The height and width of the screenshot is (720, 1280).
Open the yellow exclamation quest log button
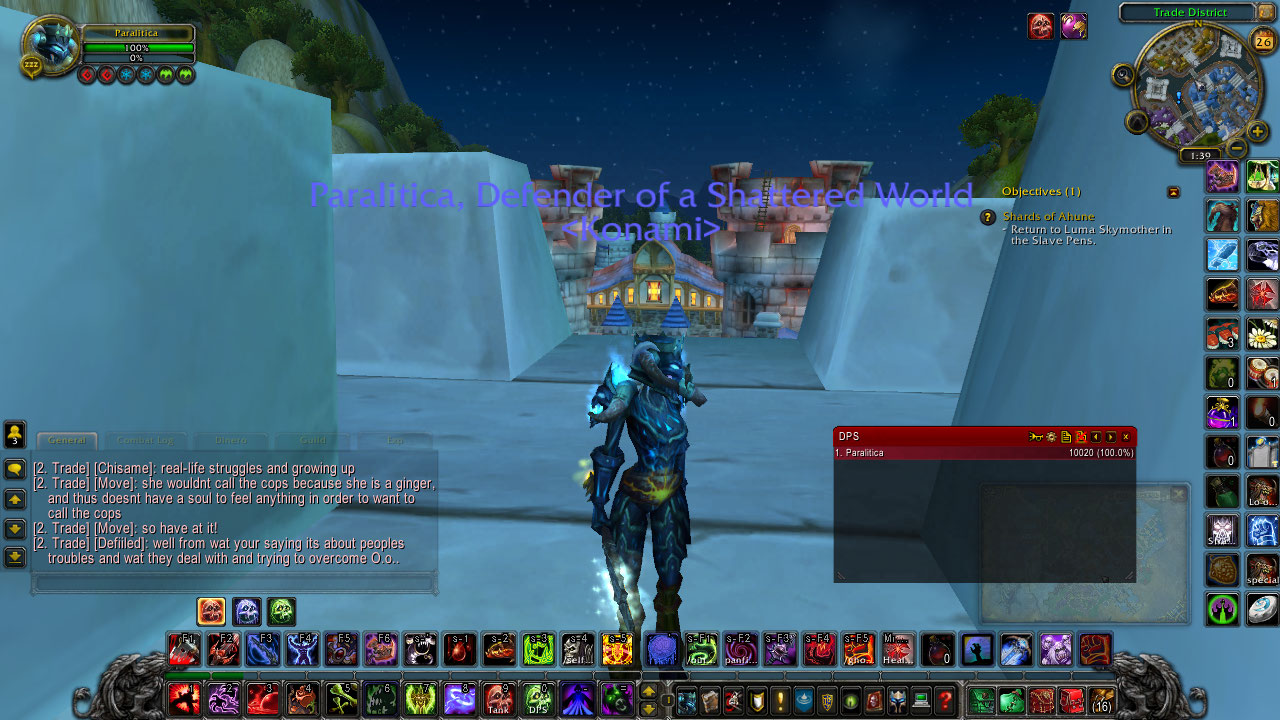[x=781, y=700]
